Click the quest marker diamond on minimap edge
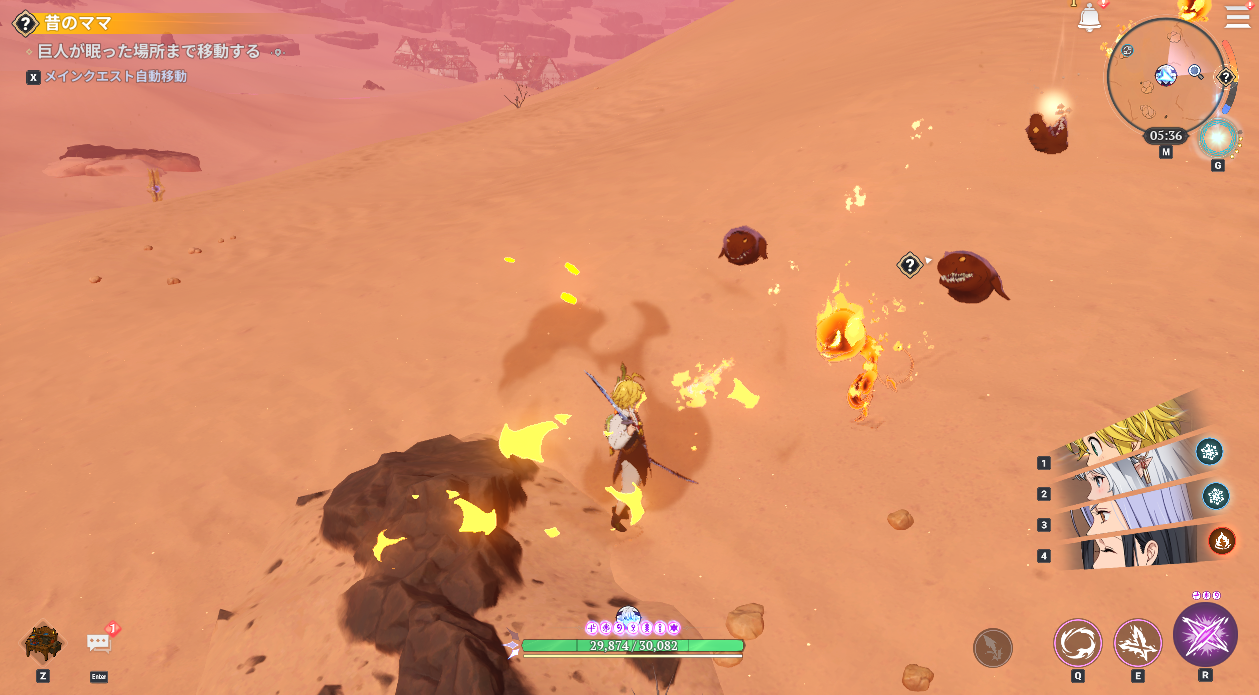The width and height of the screenshot is (1259, 695). (x=1226, y=77)
